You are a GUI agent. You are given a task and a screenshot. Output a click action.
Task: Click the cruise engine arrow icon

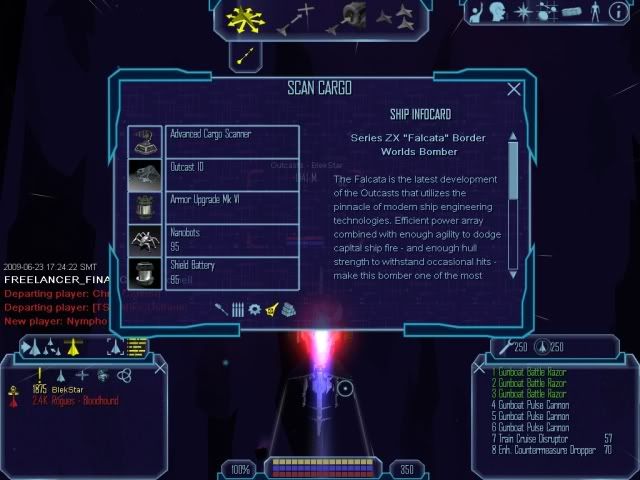[243, 58]
